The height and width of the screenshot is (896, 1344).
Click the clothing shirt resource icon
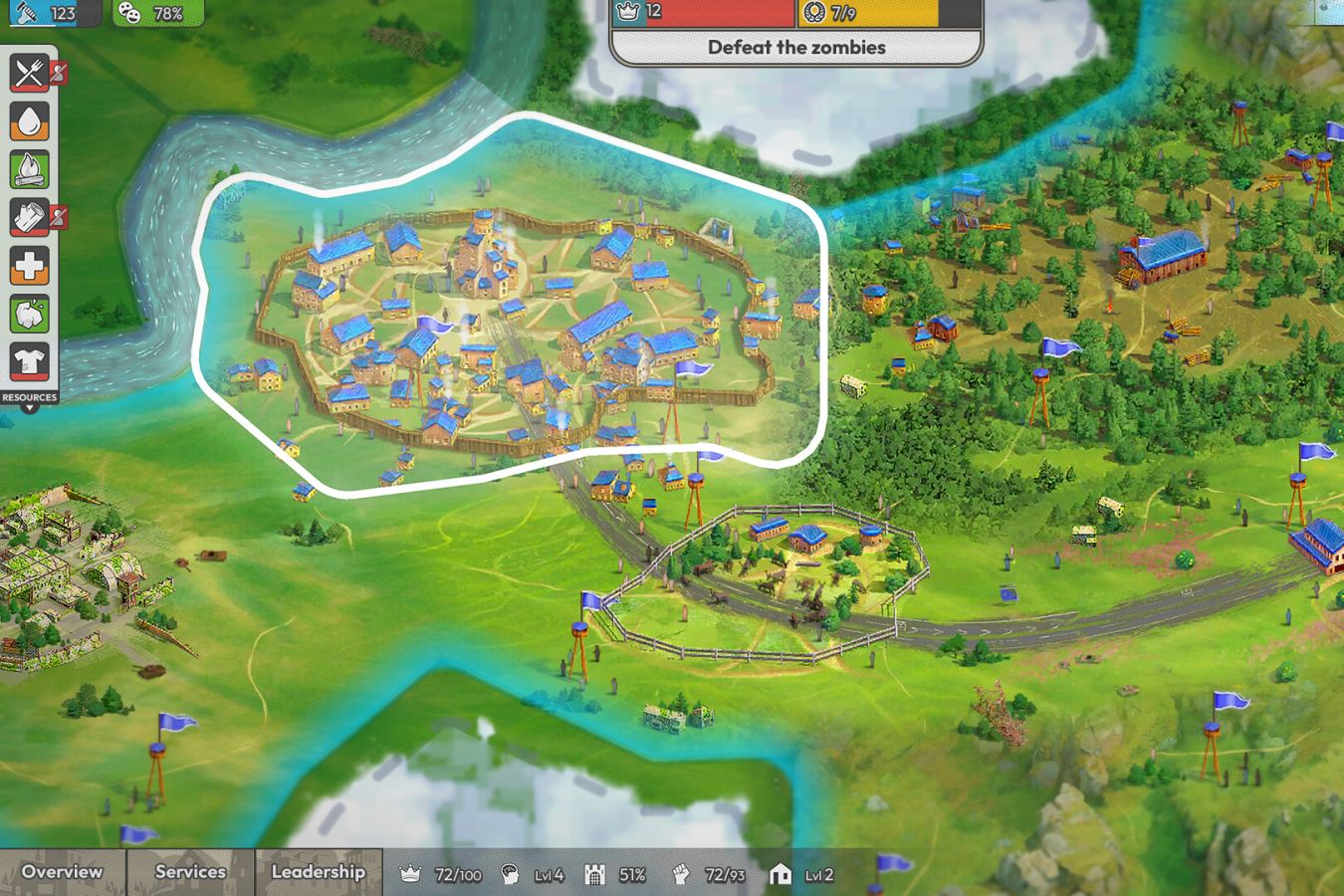point(30,362)
